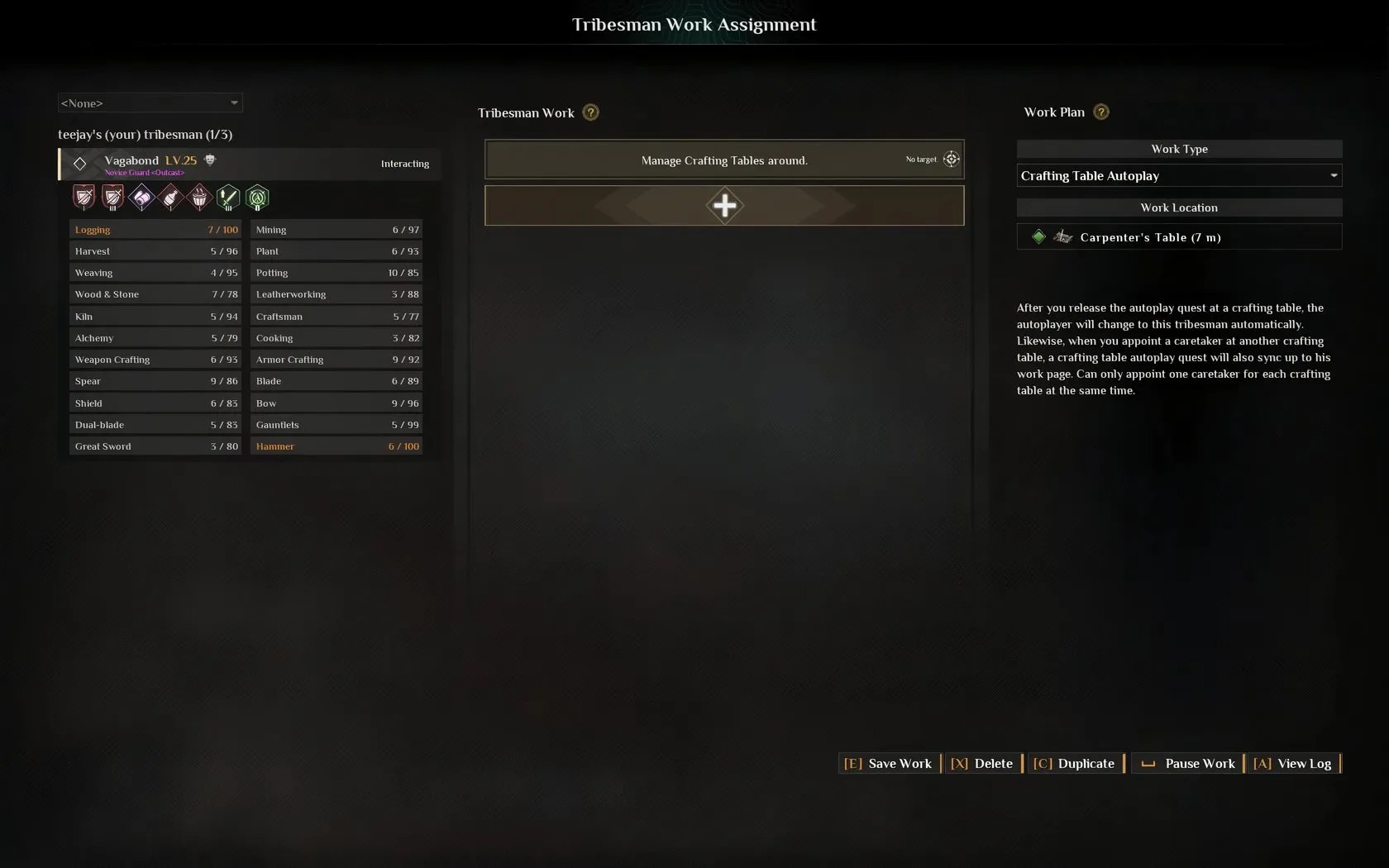Switch to the Vagabond's Interacting status
The image size is (1389, 868).
coord(405,164)
